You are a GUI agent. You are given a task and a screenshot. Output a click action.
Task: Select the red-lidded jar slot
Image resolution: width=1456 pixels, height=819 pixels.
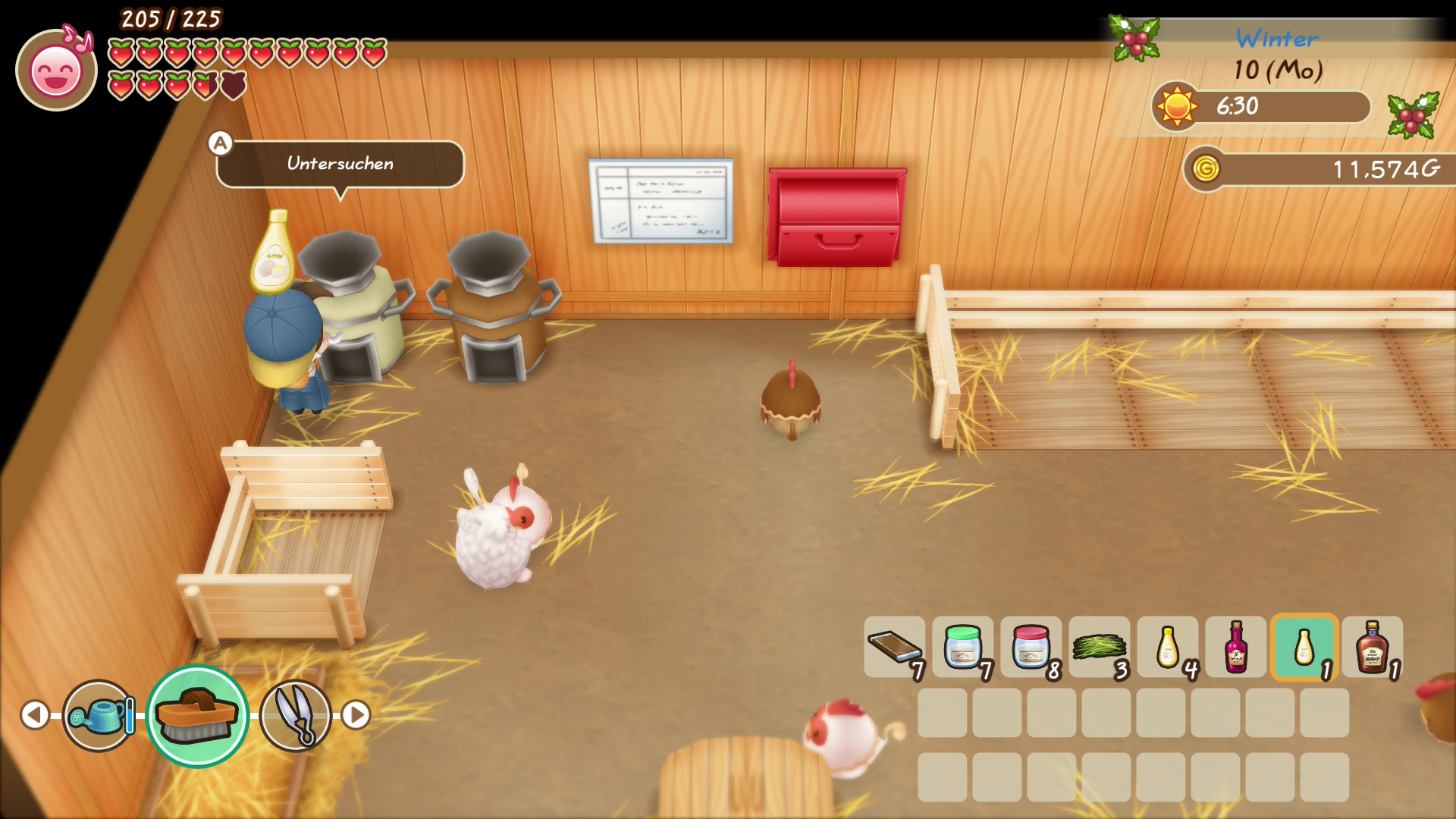tap(1031, 647)
